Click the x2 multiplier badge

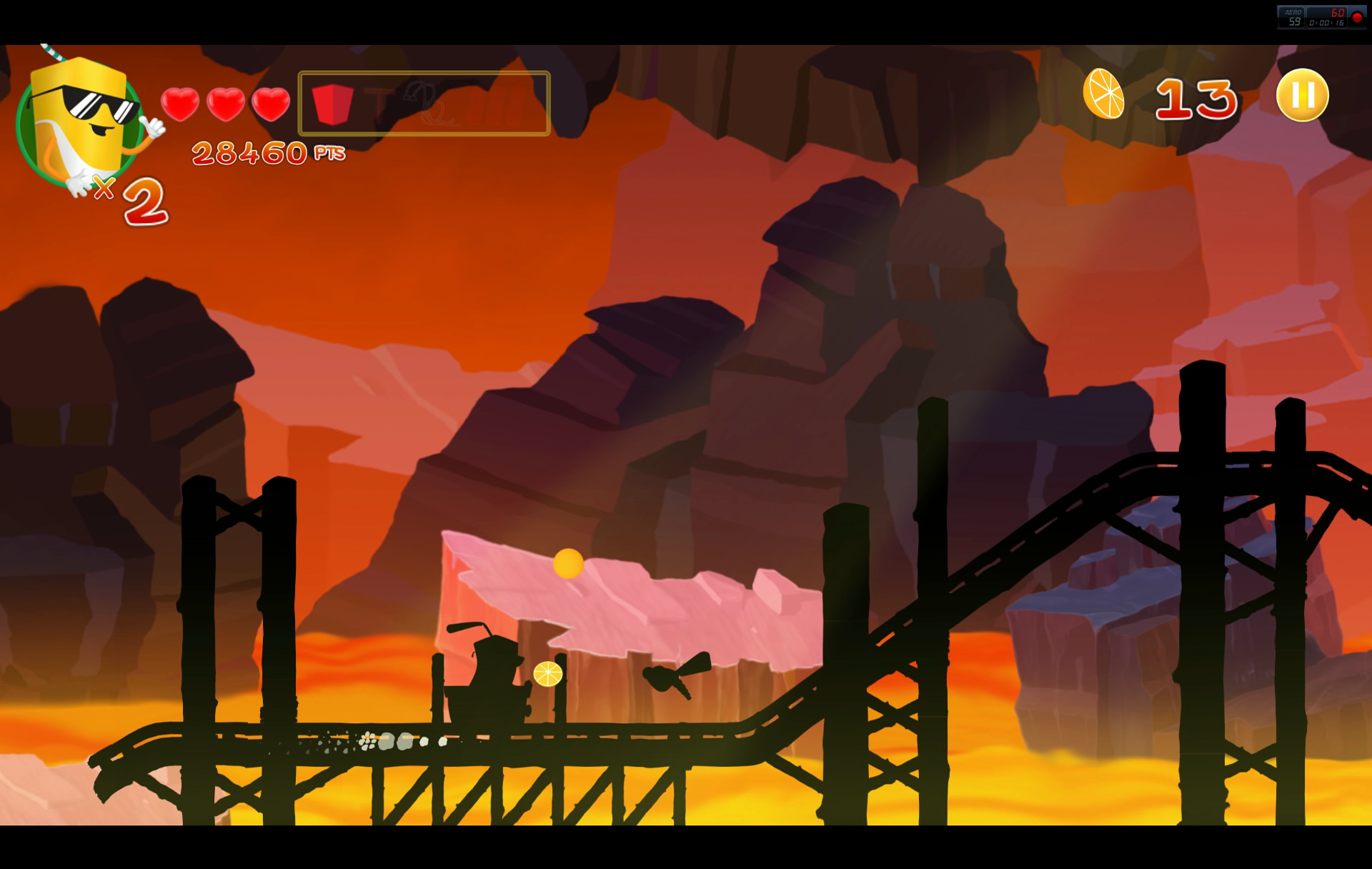(129, 197)
